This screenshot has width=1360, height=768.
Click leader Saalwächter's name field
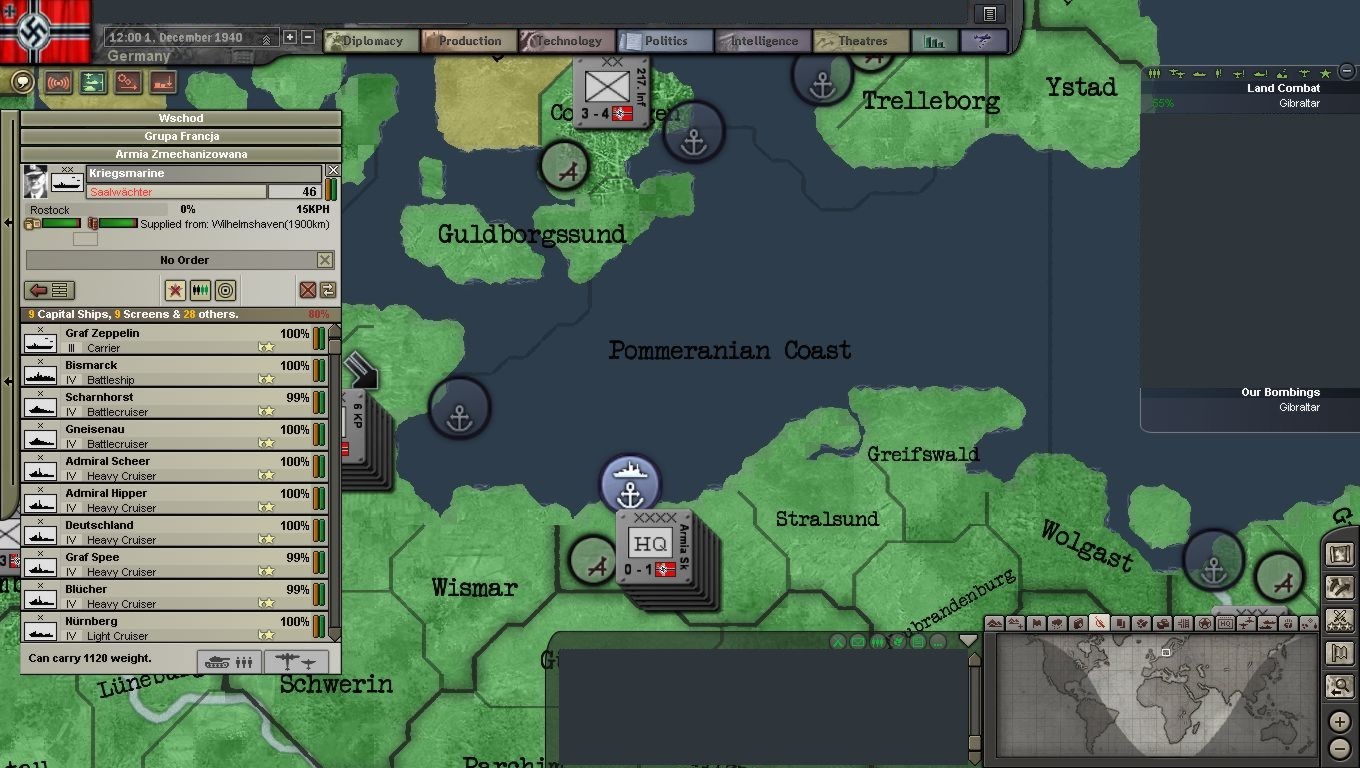pos(177,192)
